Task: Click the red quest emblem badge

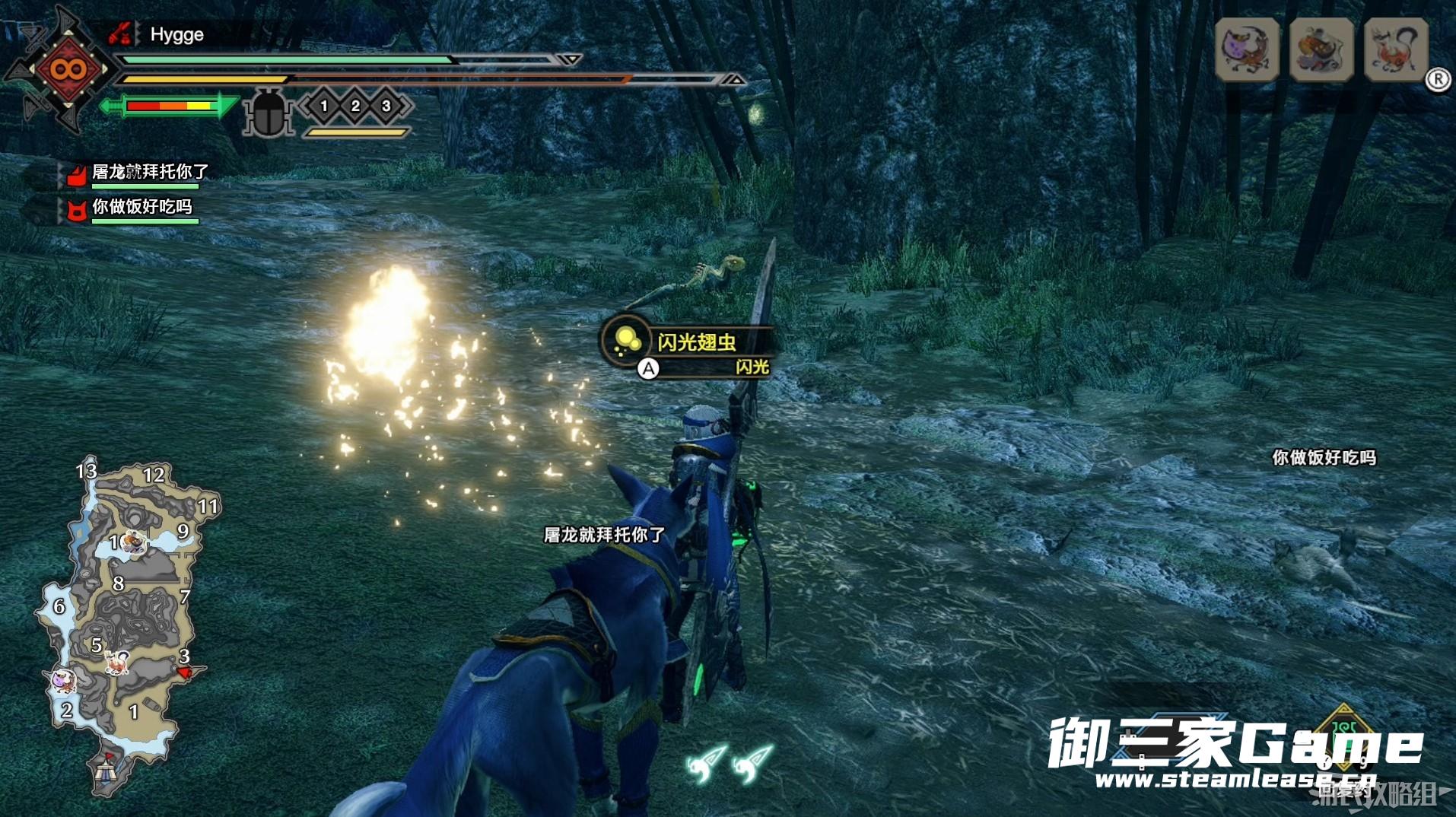Action: (x=68, y=70)
